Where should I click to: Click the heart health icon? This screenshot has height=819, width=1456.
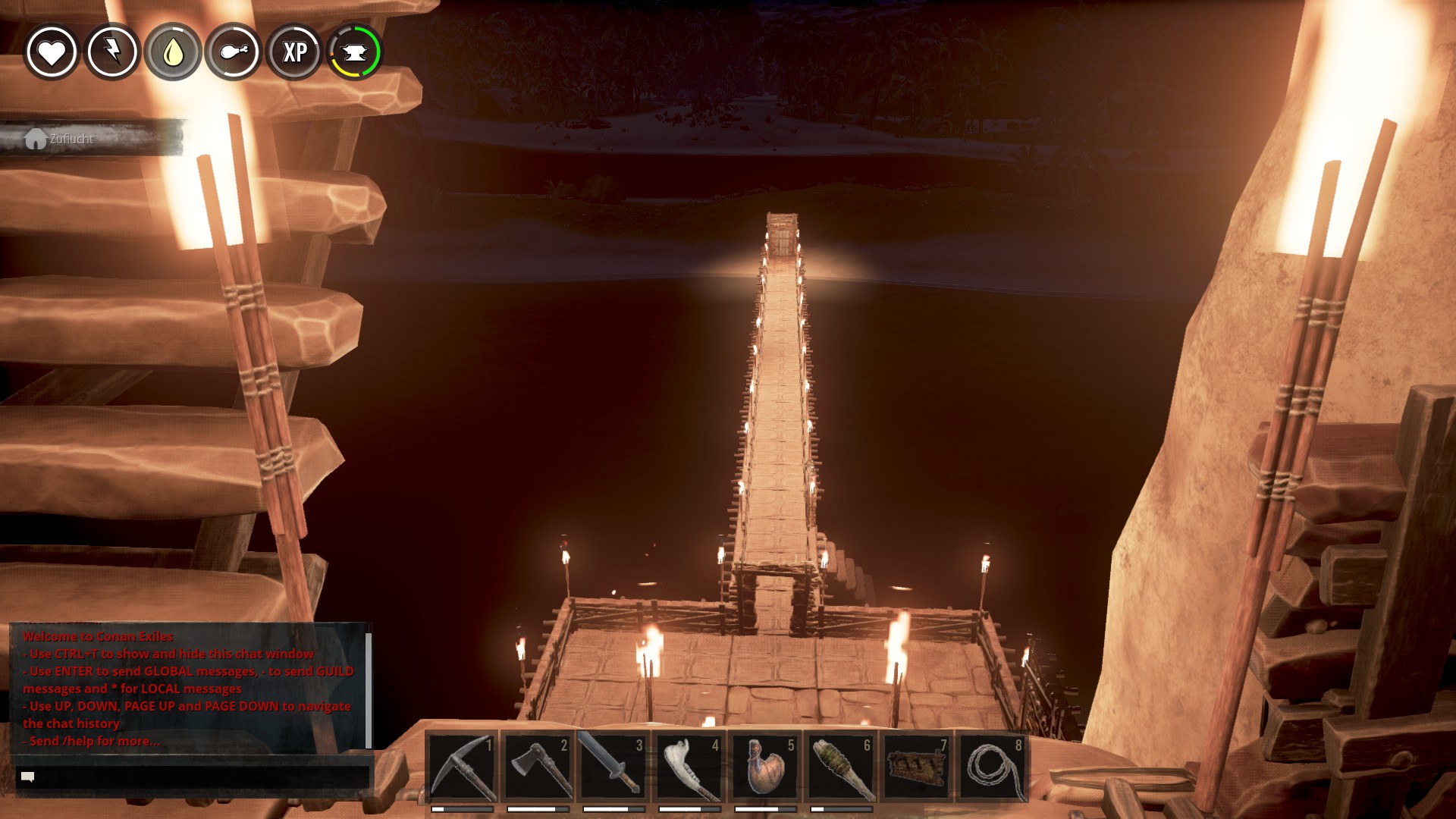(x=52, y=52)
